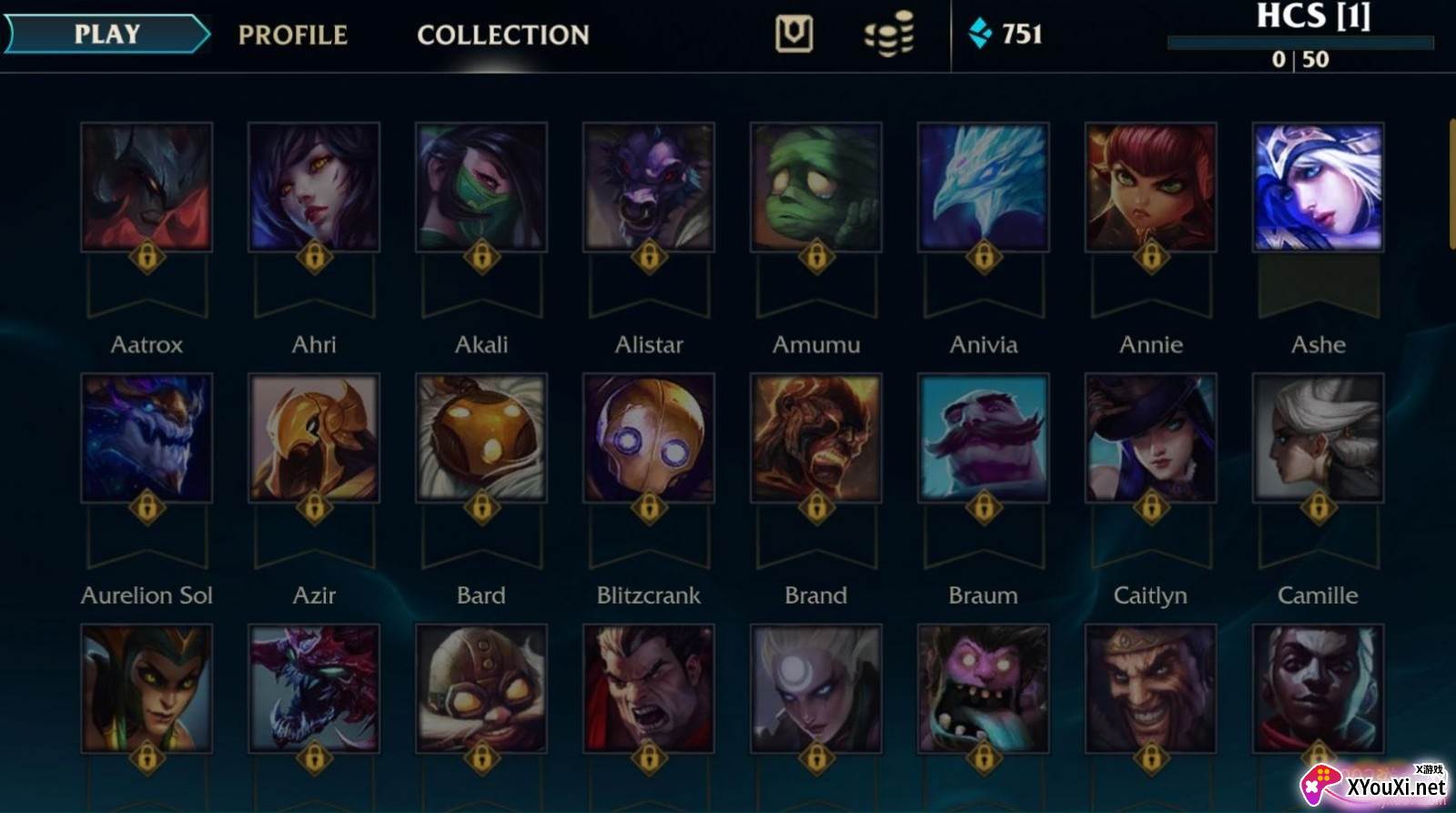The height and width of the screenshot is (813, 1456).
Task: Switch to the COLLECTION tab
Action: pyautogui.click(x=502, y=36)
